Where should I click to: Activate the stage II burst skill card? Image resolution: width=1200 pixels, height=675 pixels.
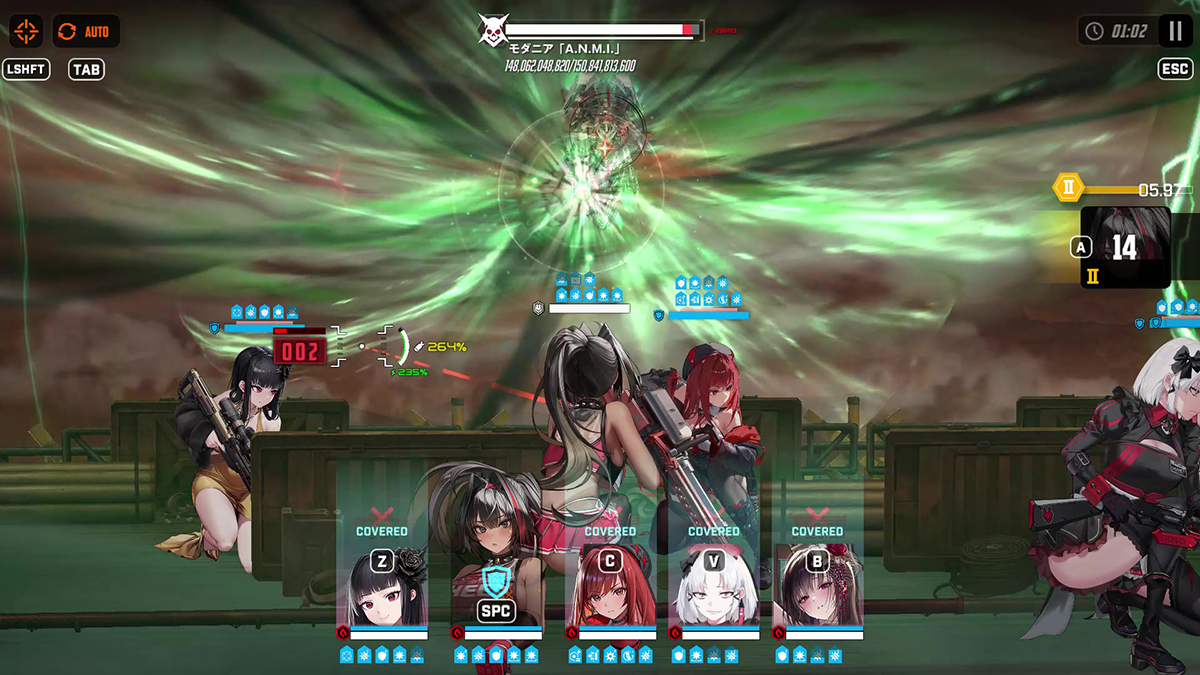click(x=1125, y=248)
